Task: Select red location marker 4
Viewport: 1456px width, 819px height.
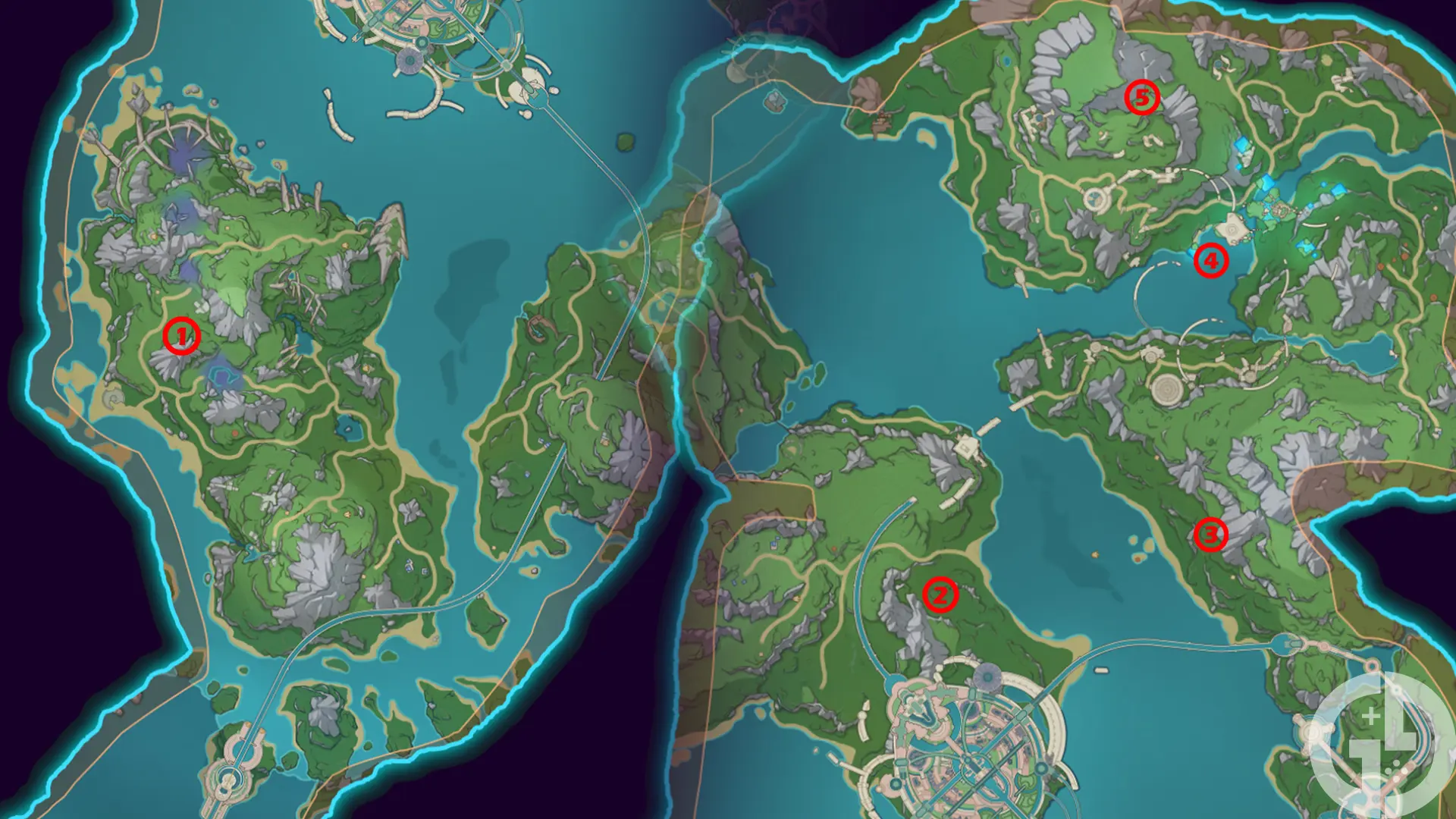Action: pyautogui.click(x=1212, y=261)
